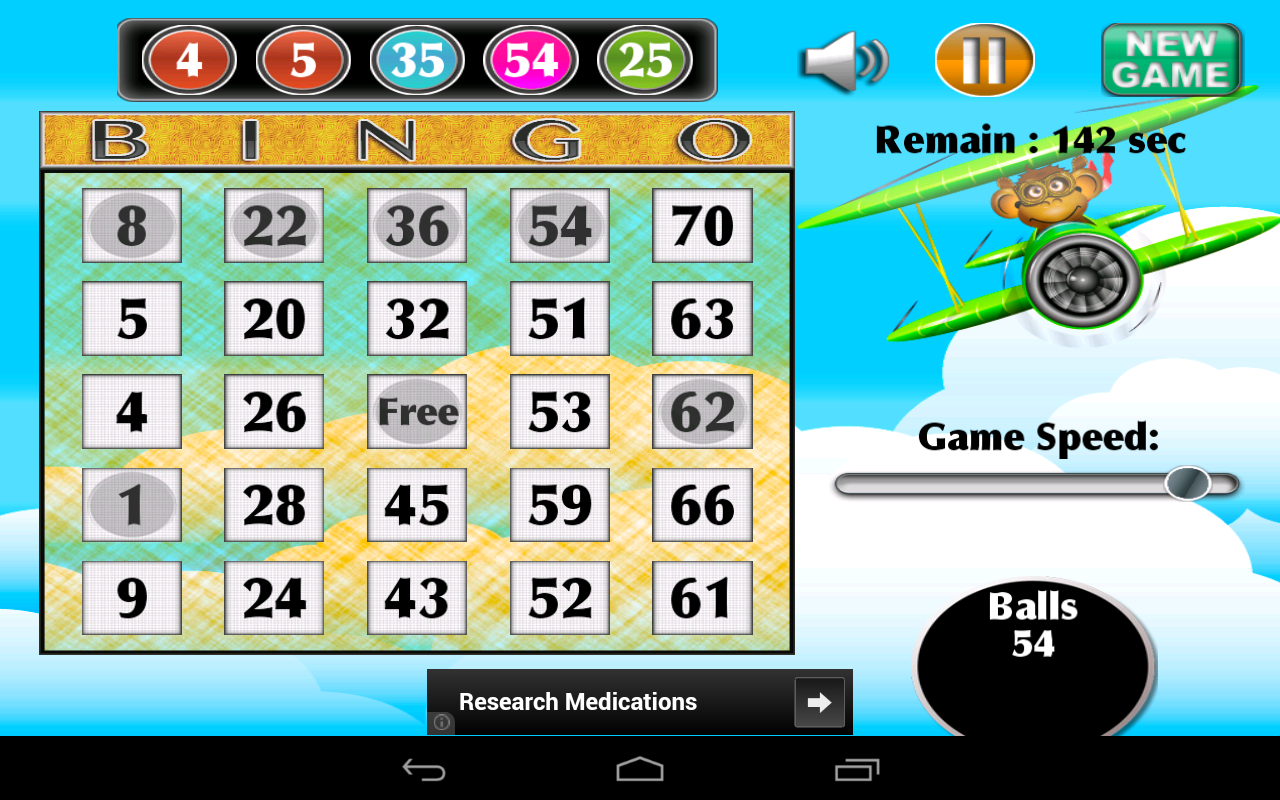Click the called ball showing 5
Viewport: 1280px width, 800px height.
(303, 60)
